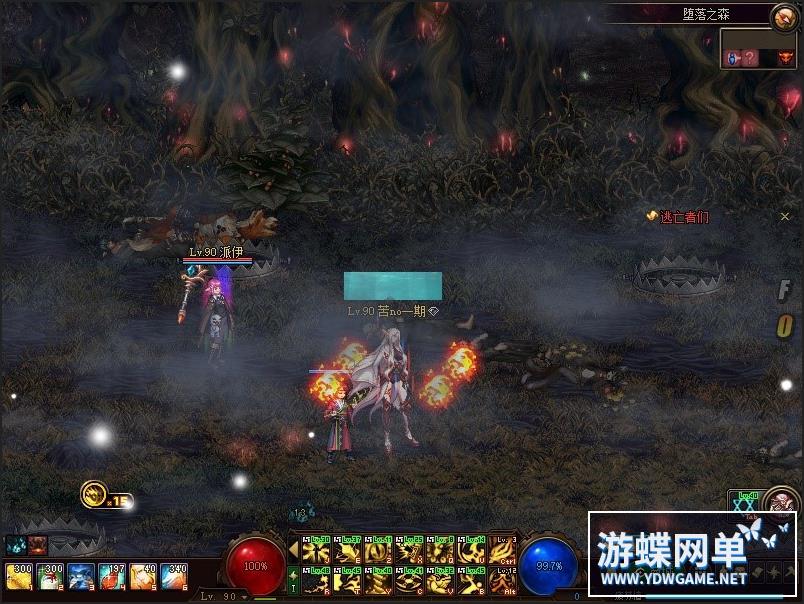Image resolution: width=804 pixels, height=604 pixels.
Task: Activate the Lv.25 skill on key X
Action: point(410,550)
